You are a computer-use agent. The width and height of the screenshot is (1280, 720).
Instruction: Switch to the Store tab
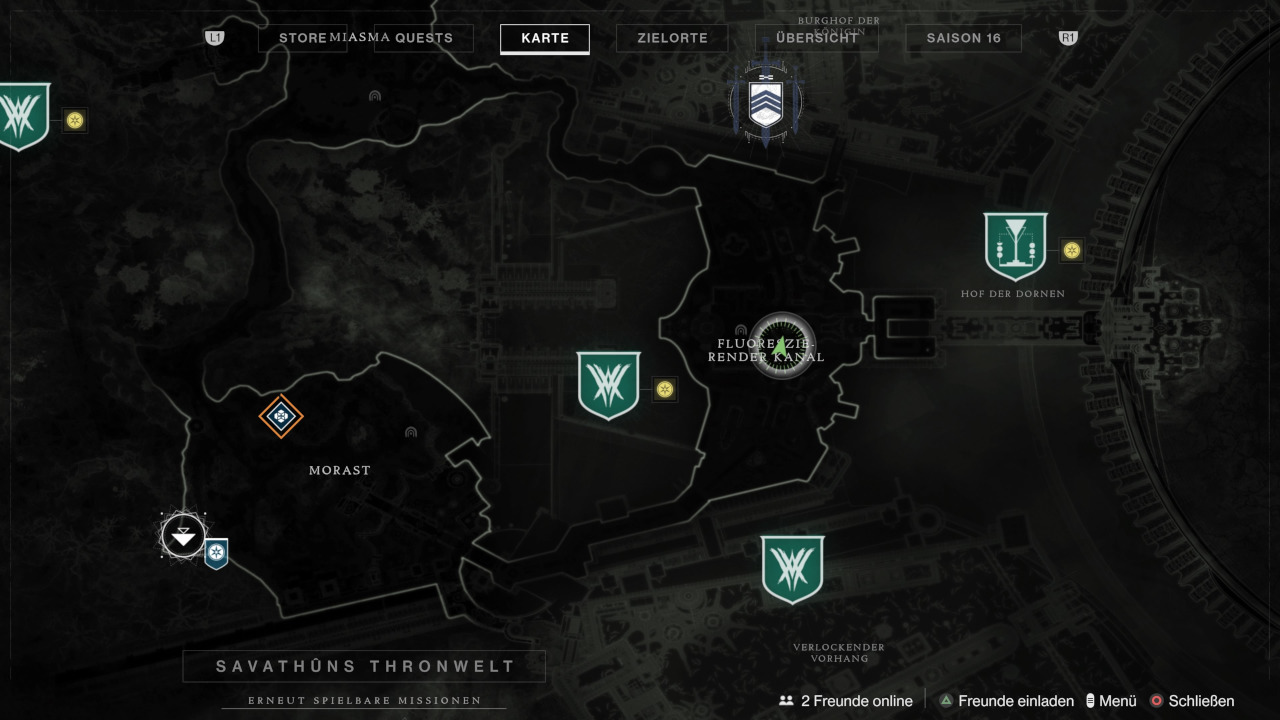point(302,38)
